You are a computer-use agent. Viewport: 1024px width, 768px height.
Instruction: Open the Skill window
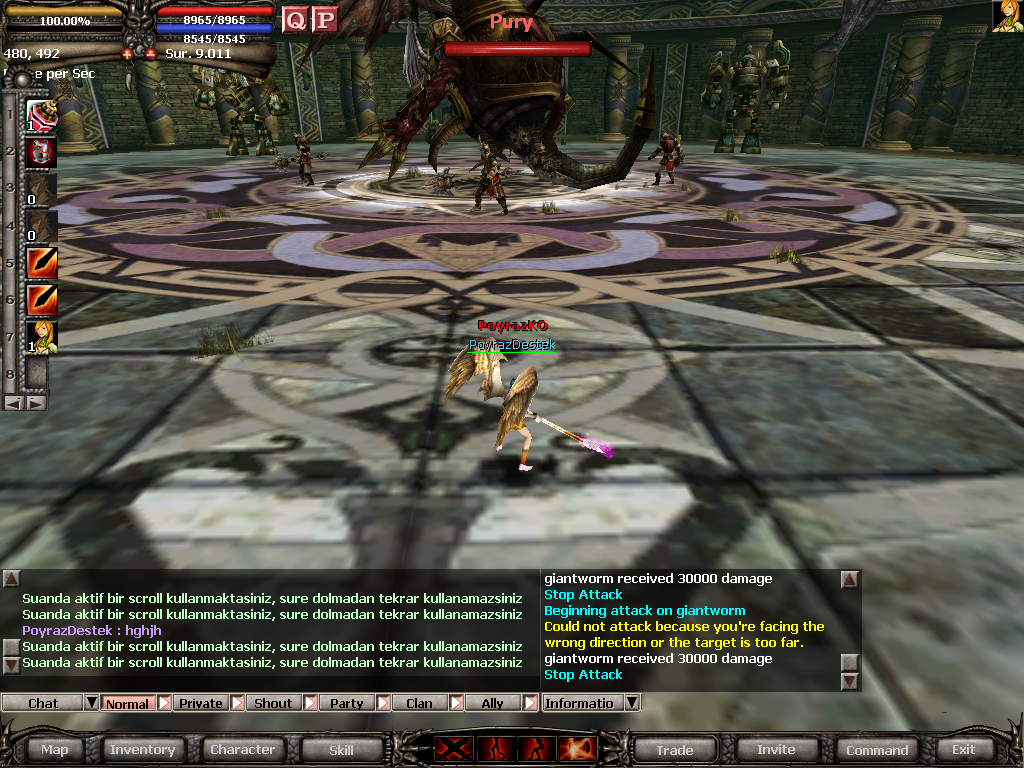(x=341, y=750)
